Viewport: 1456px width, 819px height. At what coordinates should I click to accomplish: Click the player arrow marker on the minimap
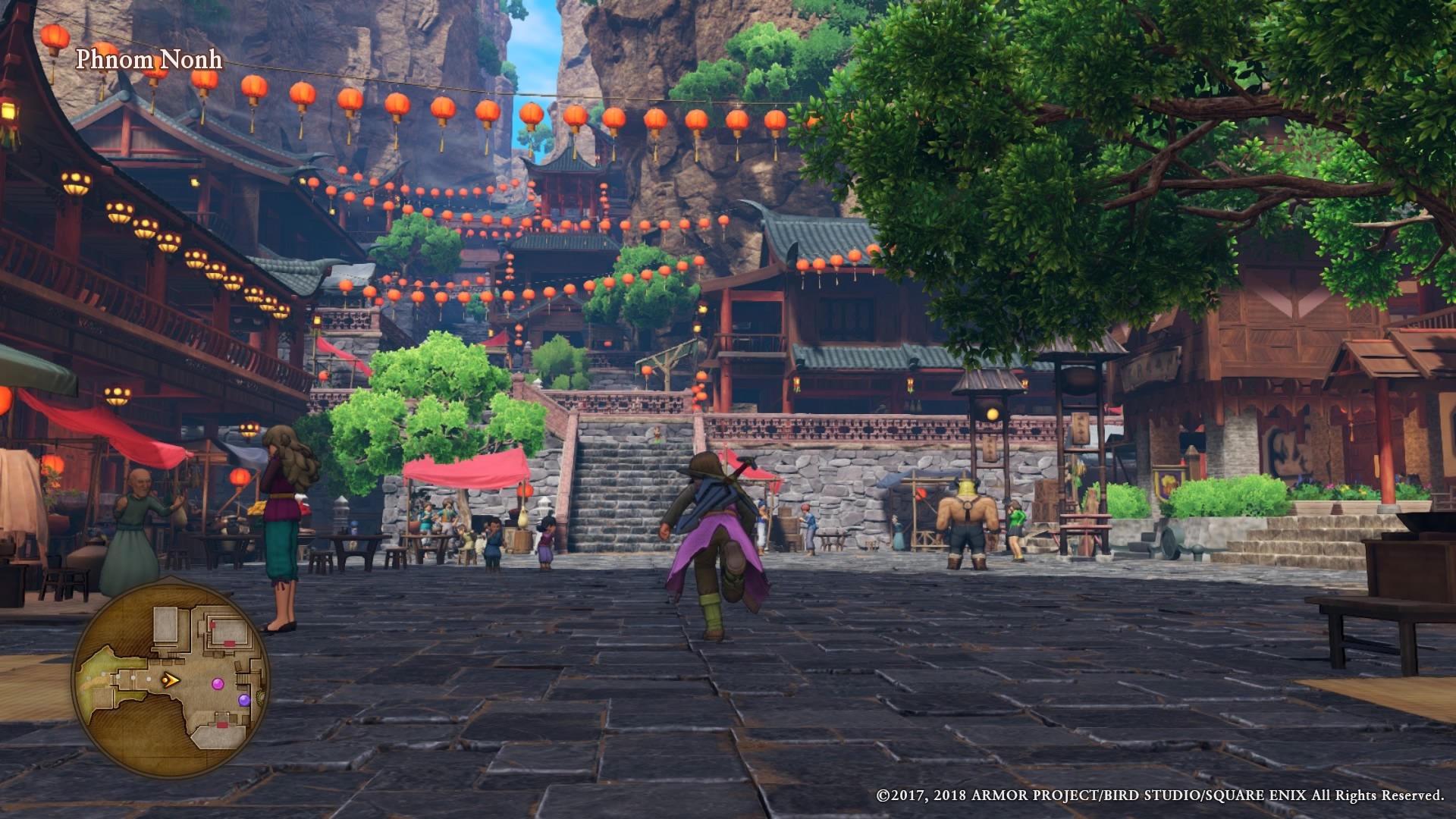click(x=170, y=681)
